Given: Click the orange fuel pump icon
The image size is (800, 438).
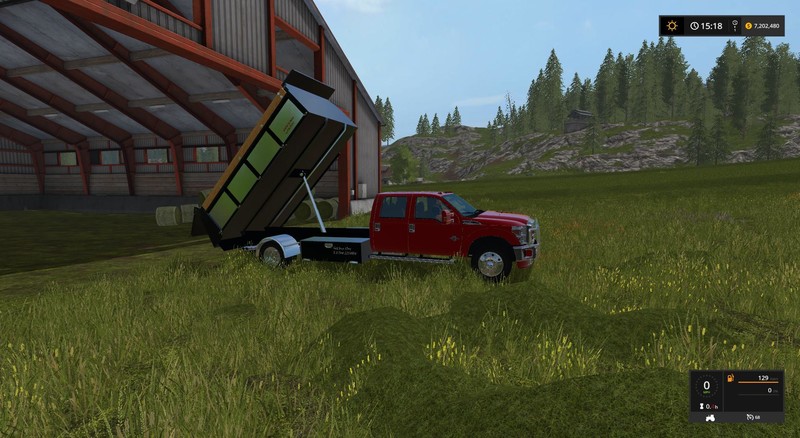Looking at the screenshot, I should 730,378.
